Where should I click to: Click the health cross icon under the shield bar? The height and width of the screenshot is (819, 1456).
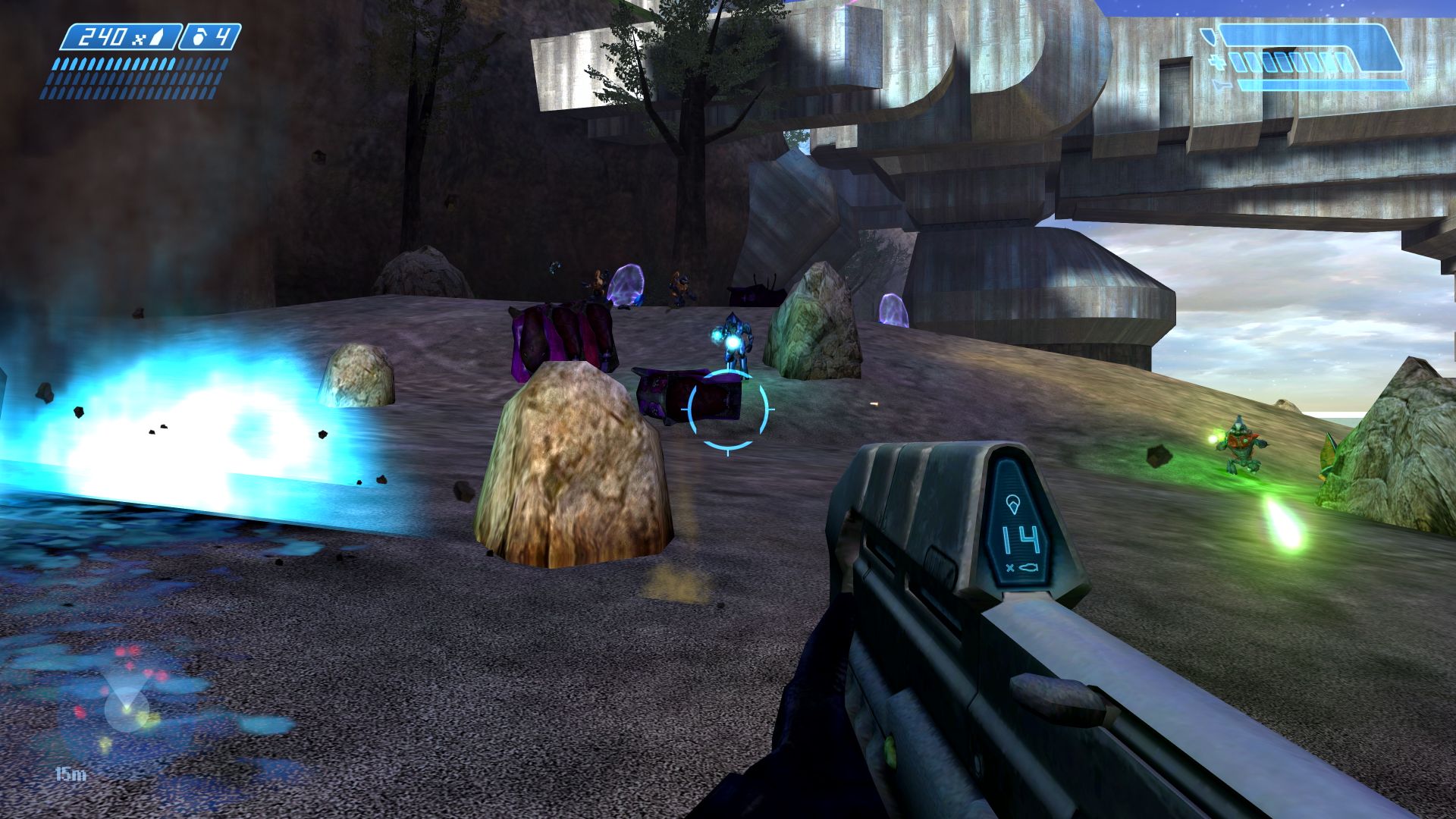(1217, 63)
